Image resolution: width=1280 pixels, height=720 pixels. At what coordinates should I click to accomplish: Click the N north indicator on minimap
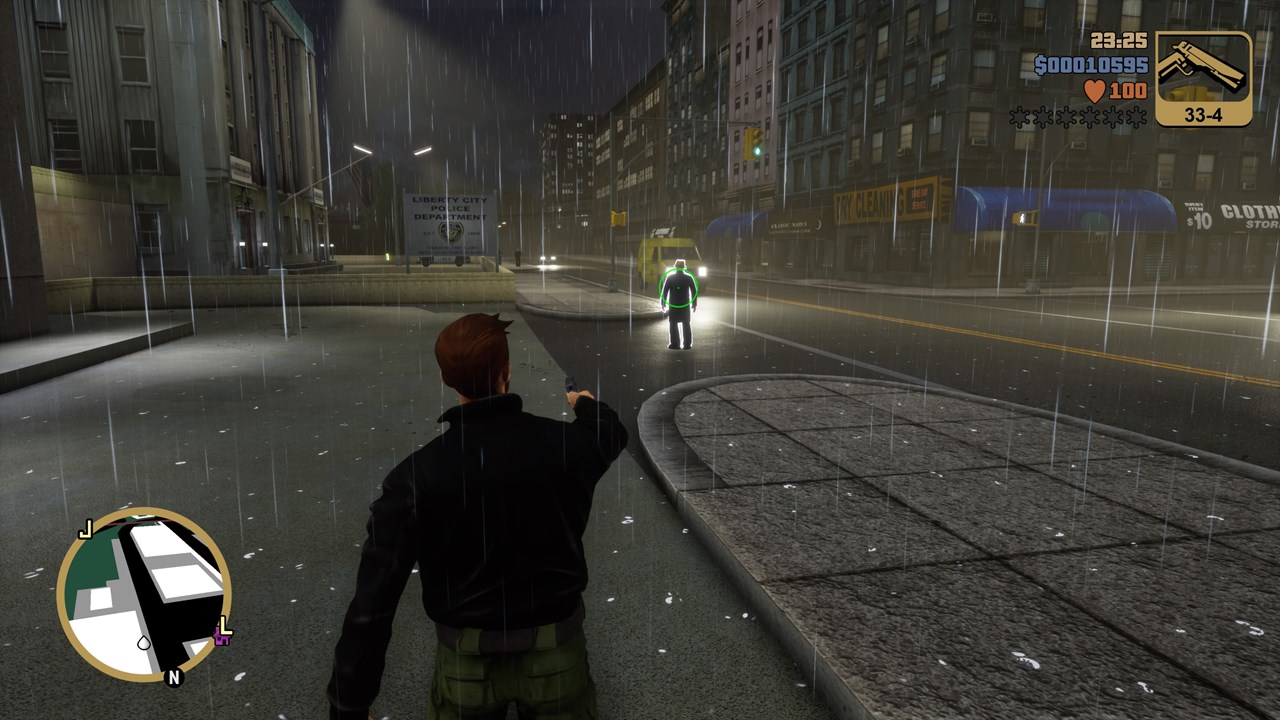(x=174, y=678)
